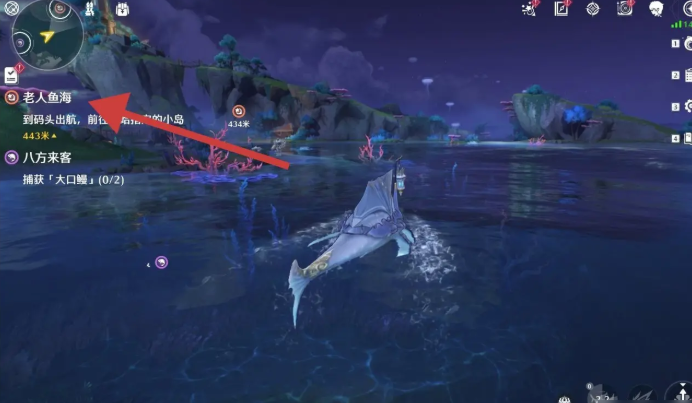Open the character portrait menu icon
Screen dimensions: 692x403
tap(657, 9)
